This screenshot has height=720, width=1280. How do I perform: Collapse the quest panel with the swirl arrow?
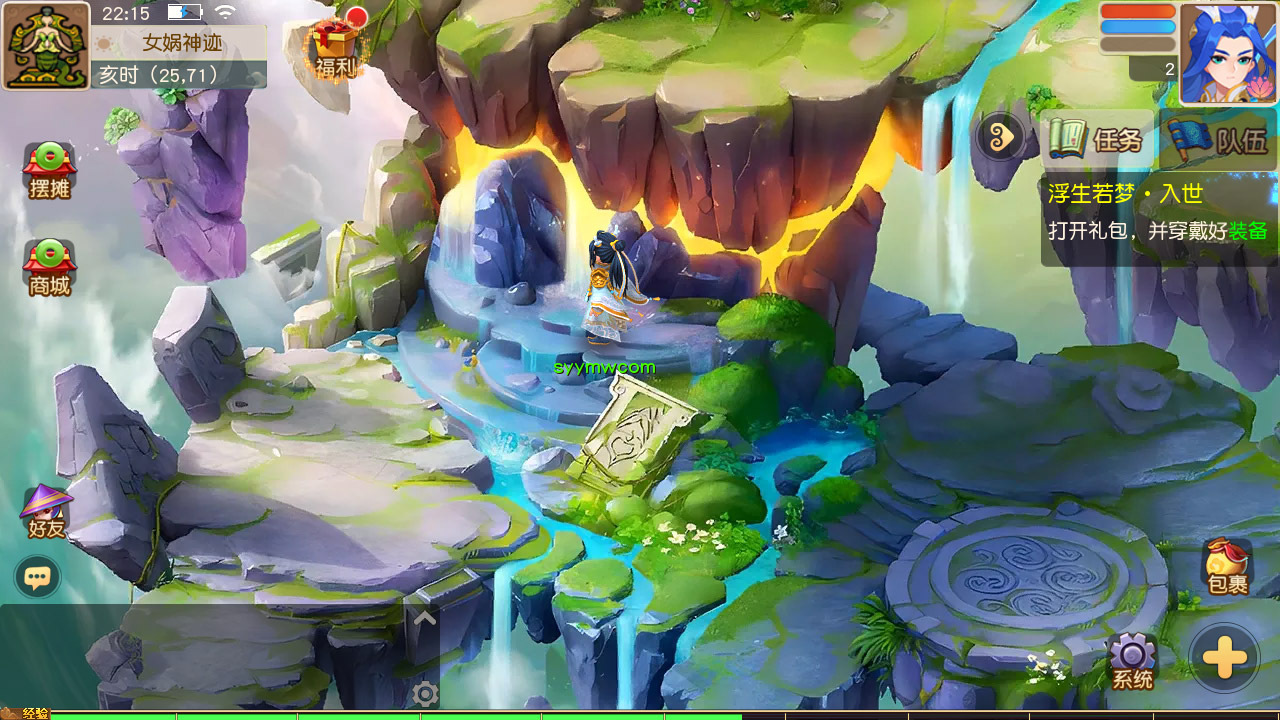(1000, 137)
